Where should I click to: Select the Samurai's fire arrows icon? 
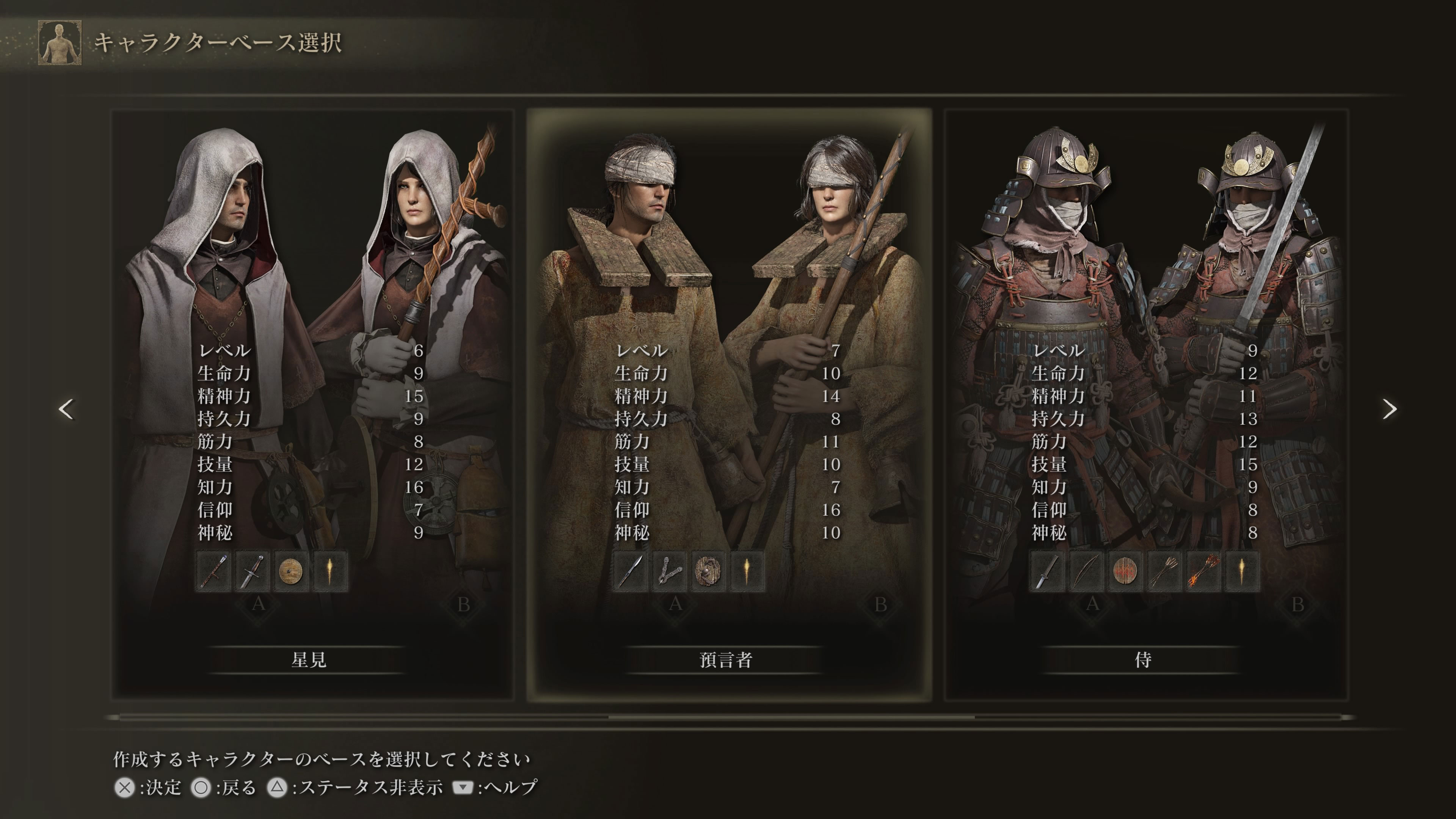click(x=1203, y=571)
